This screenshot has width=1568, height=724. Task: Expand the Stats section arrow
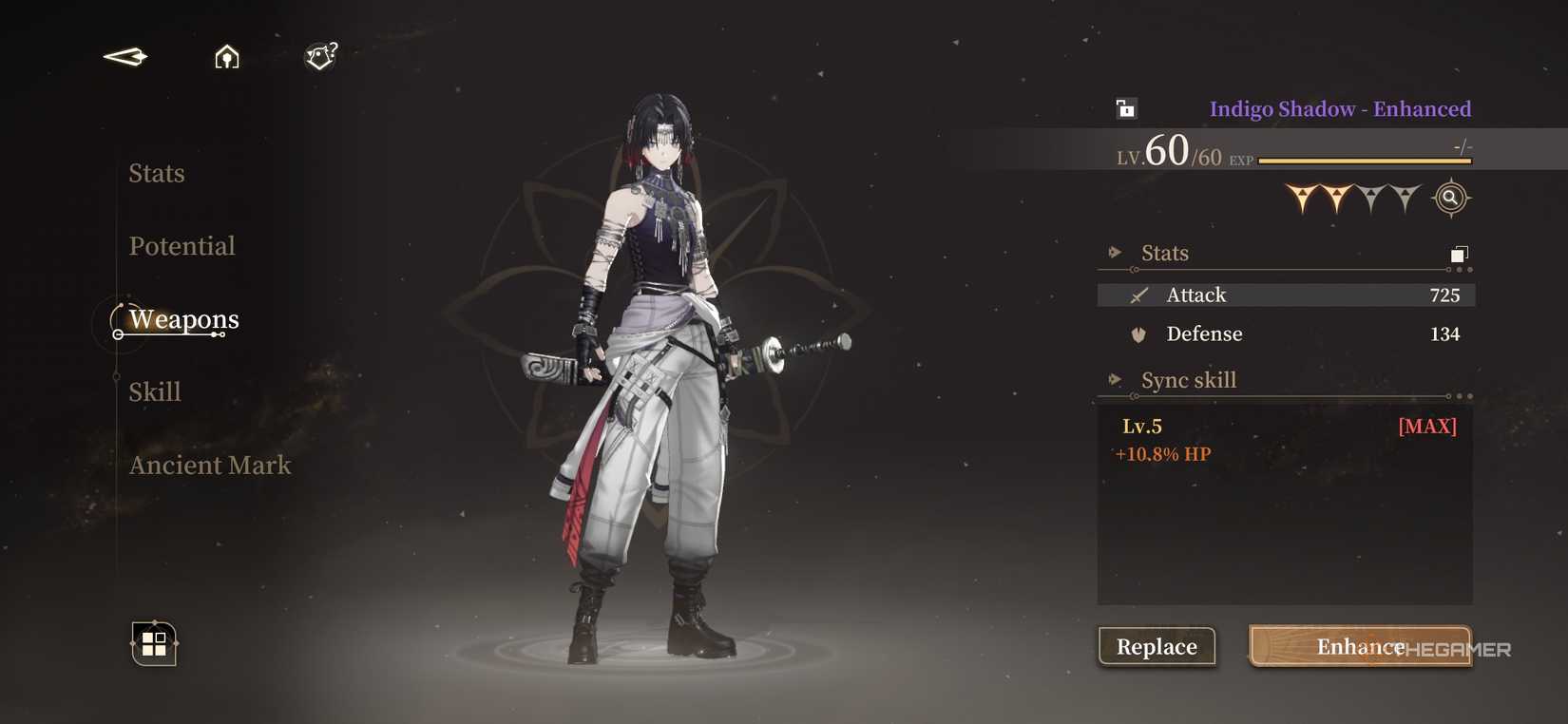(1114, 251)
